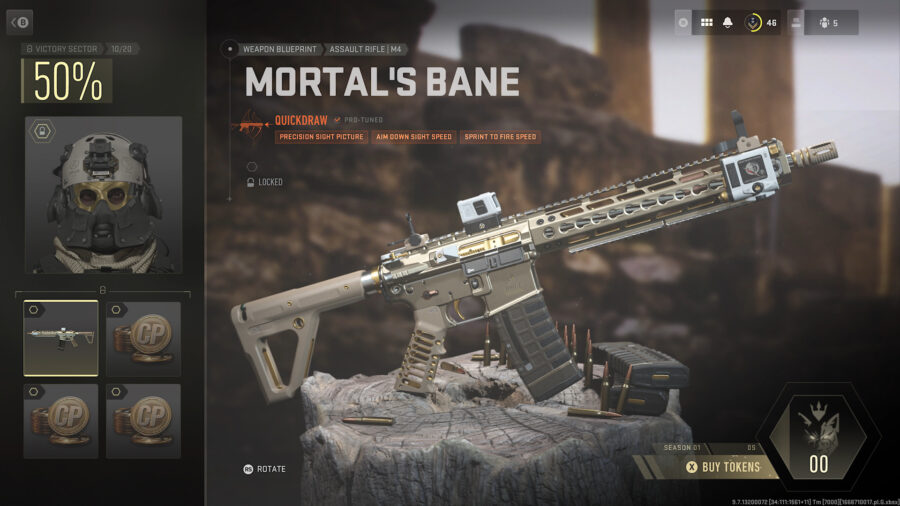Viewport: 900px width, 506px height.
Task: Go back using the top-left arrow button
Action: [20, 21]
